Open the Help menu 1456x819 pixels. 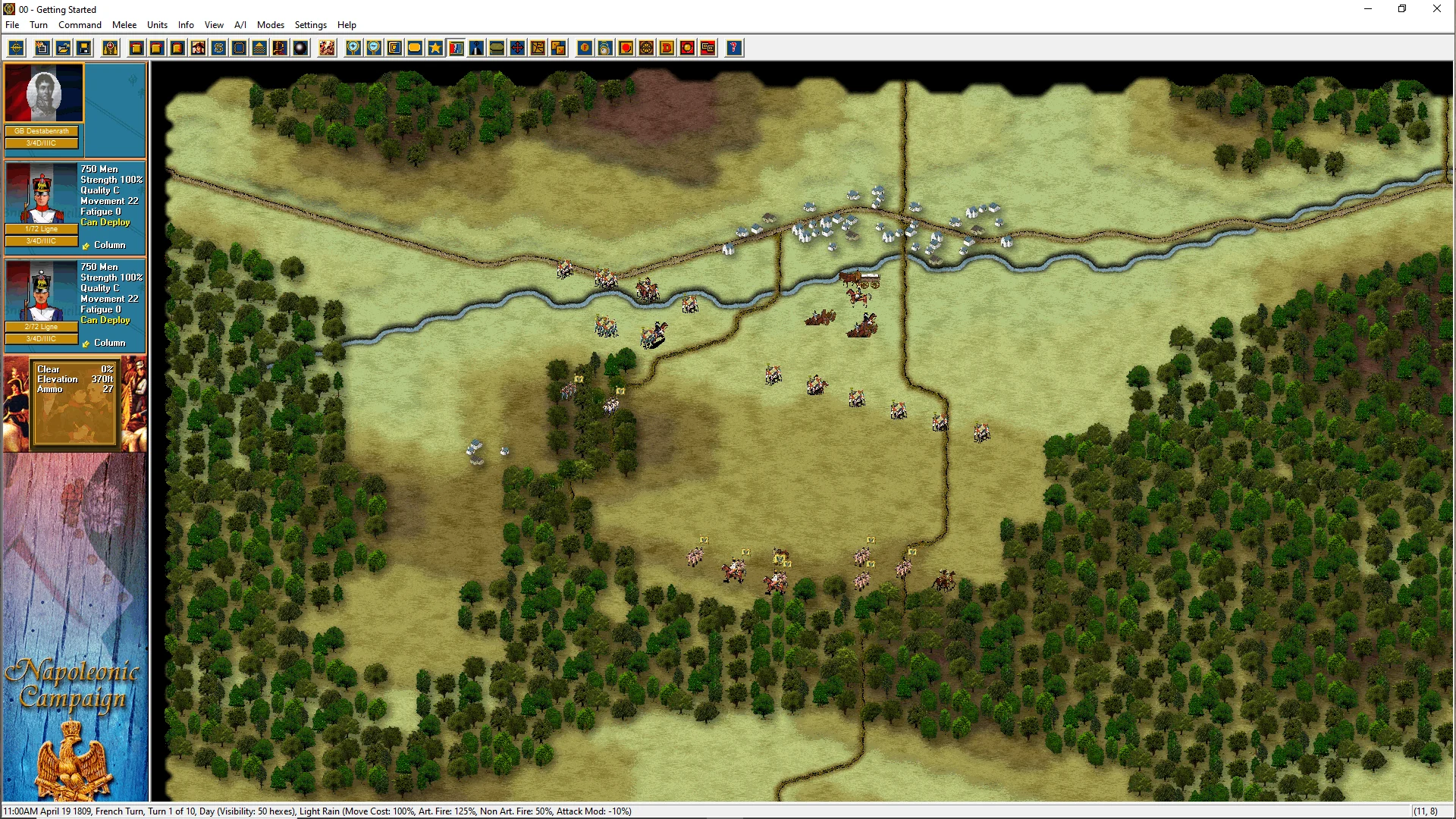(347, 25)
